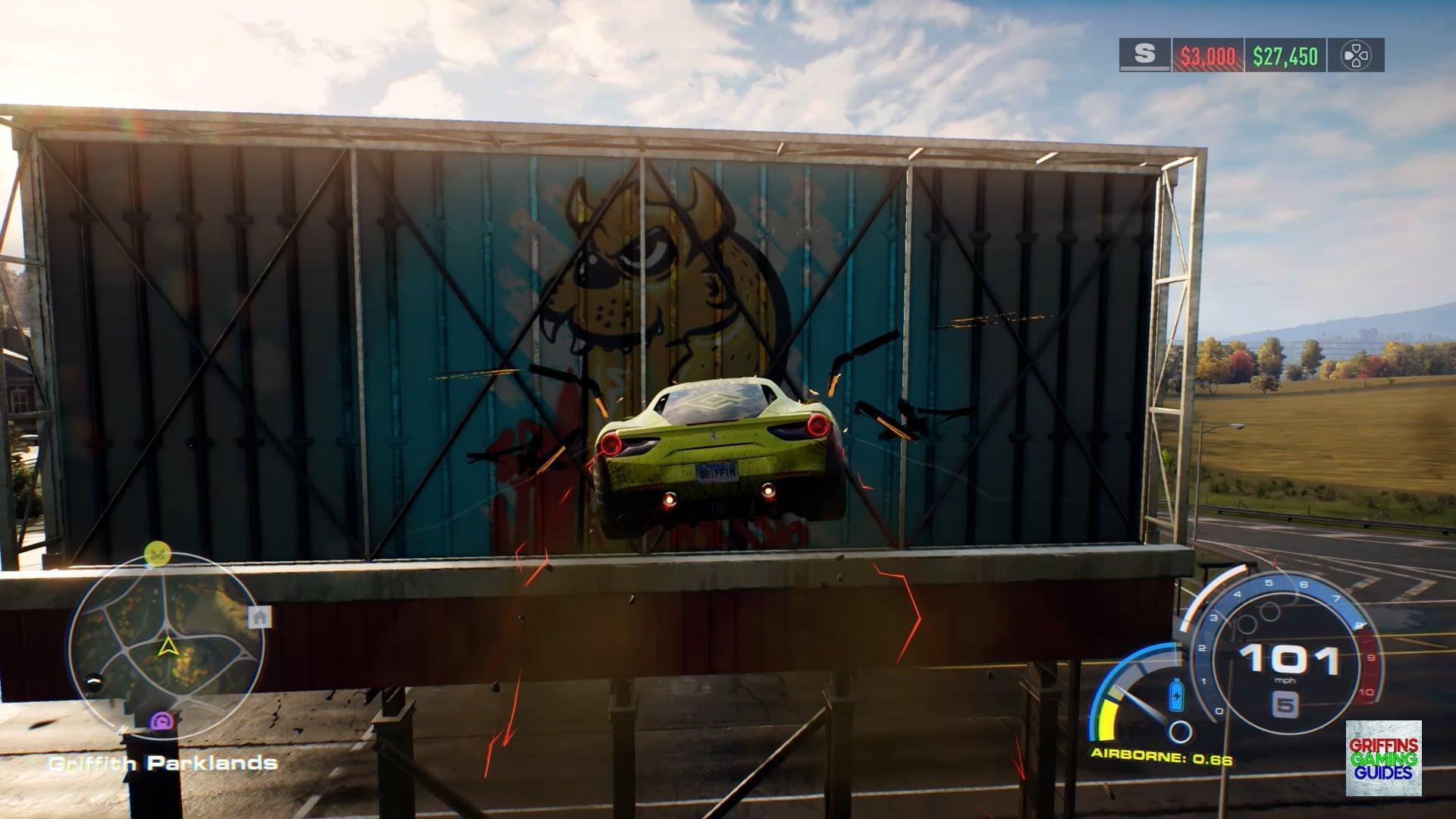Open the circular minimap
1456x819 pixels.
click(166, 645)
